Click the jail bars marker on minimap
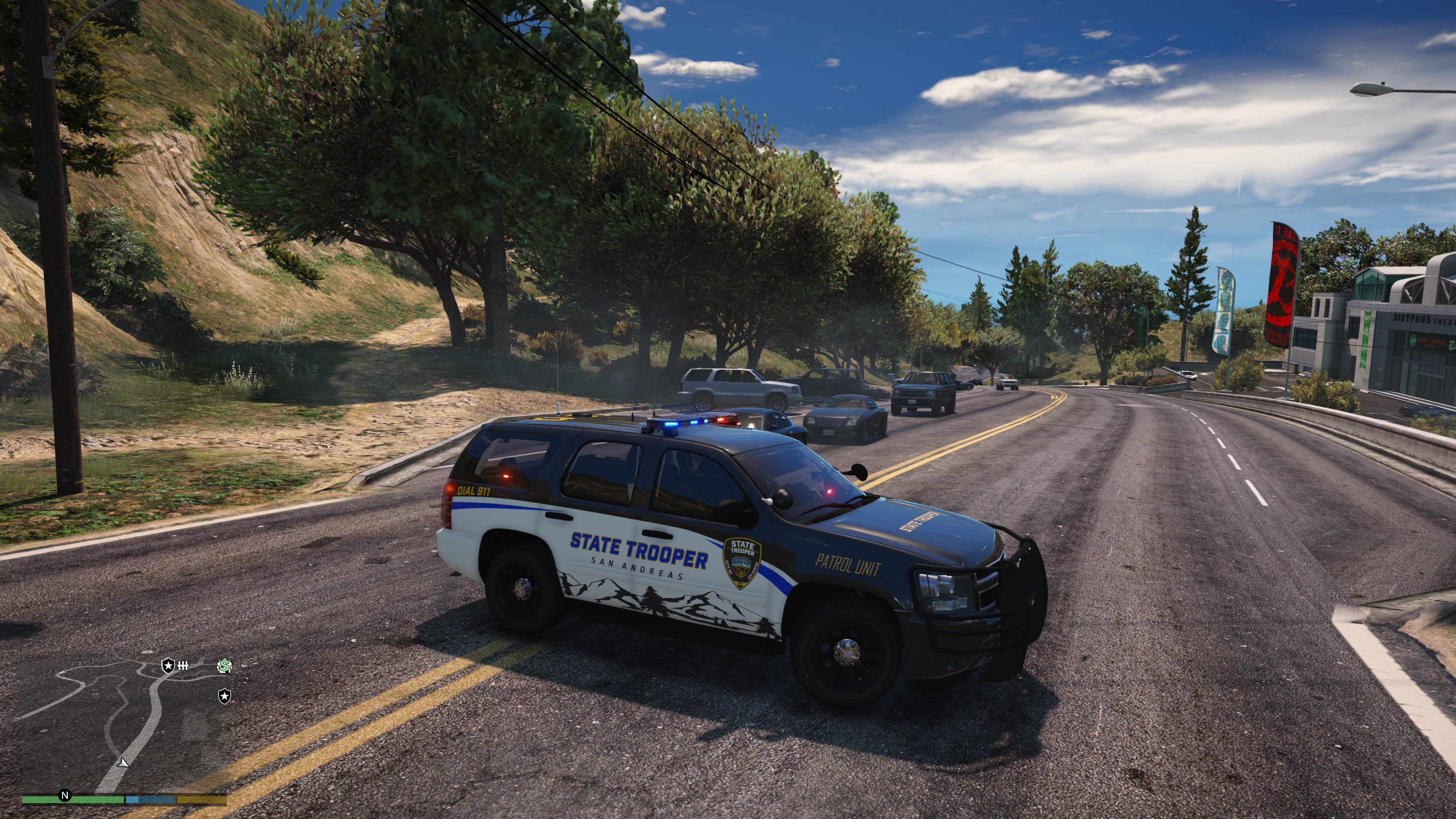The height and width of the screenshot is (819, 1456). coord(183,666)
